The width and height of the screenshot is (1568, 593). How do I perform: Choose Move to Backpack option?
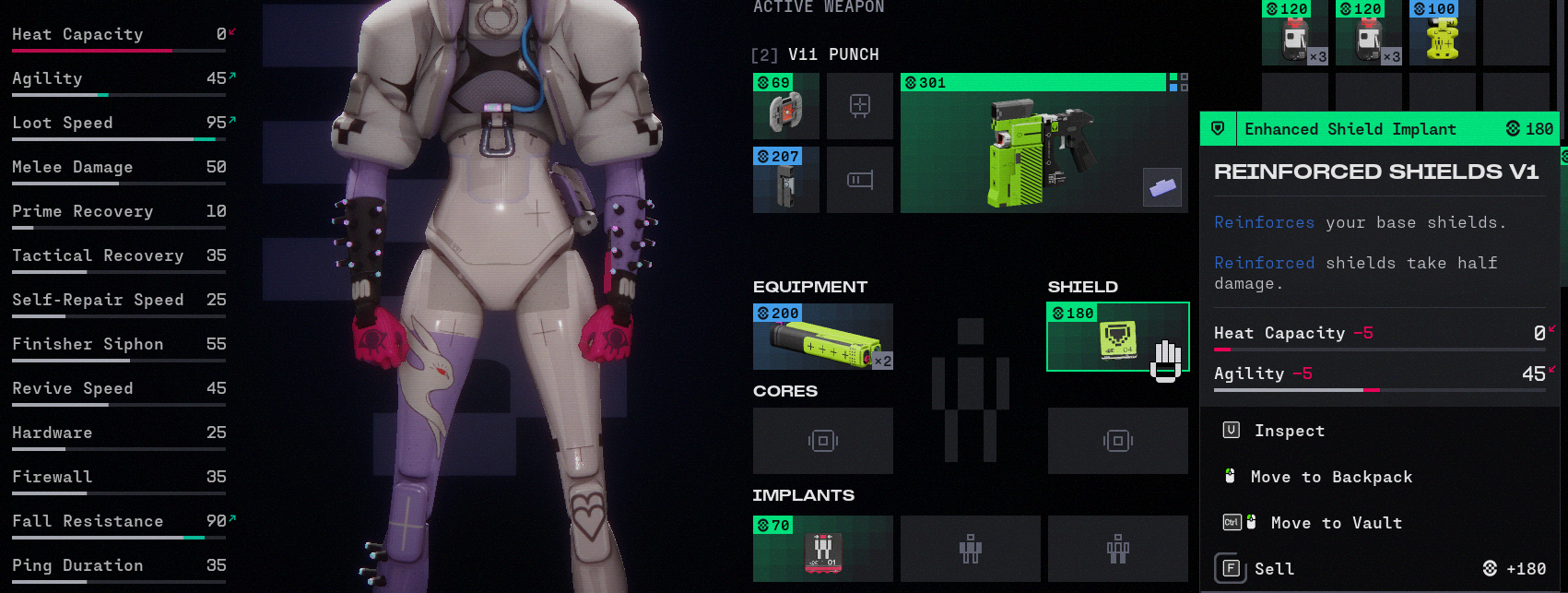[x=1330, y=477]
